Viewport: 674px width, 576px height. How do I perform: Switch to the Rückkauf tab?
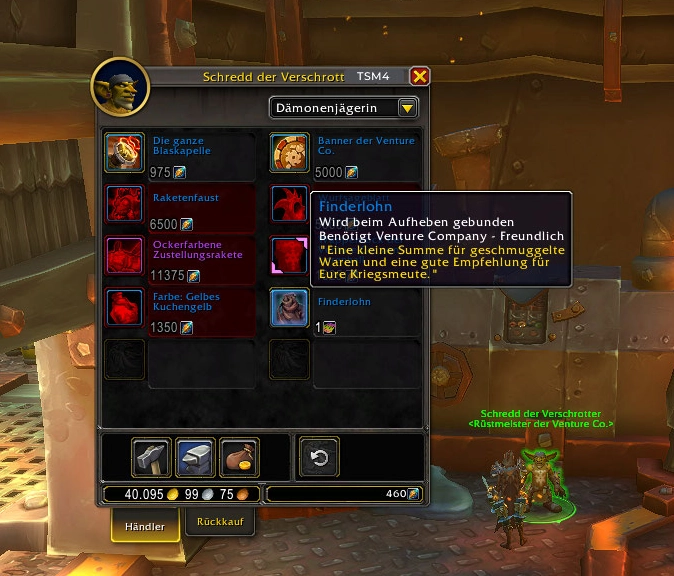tap(221, 521)
